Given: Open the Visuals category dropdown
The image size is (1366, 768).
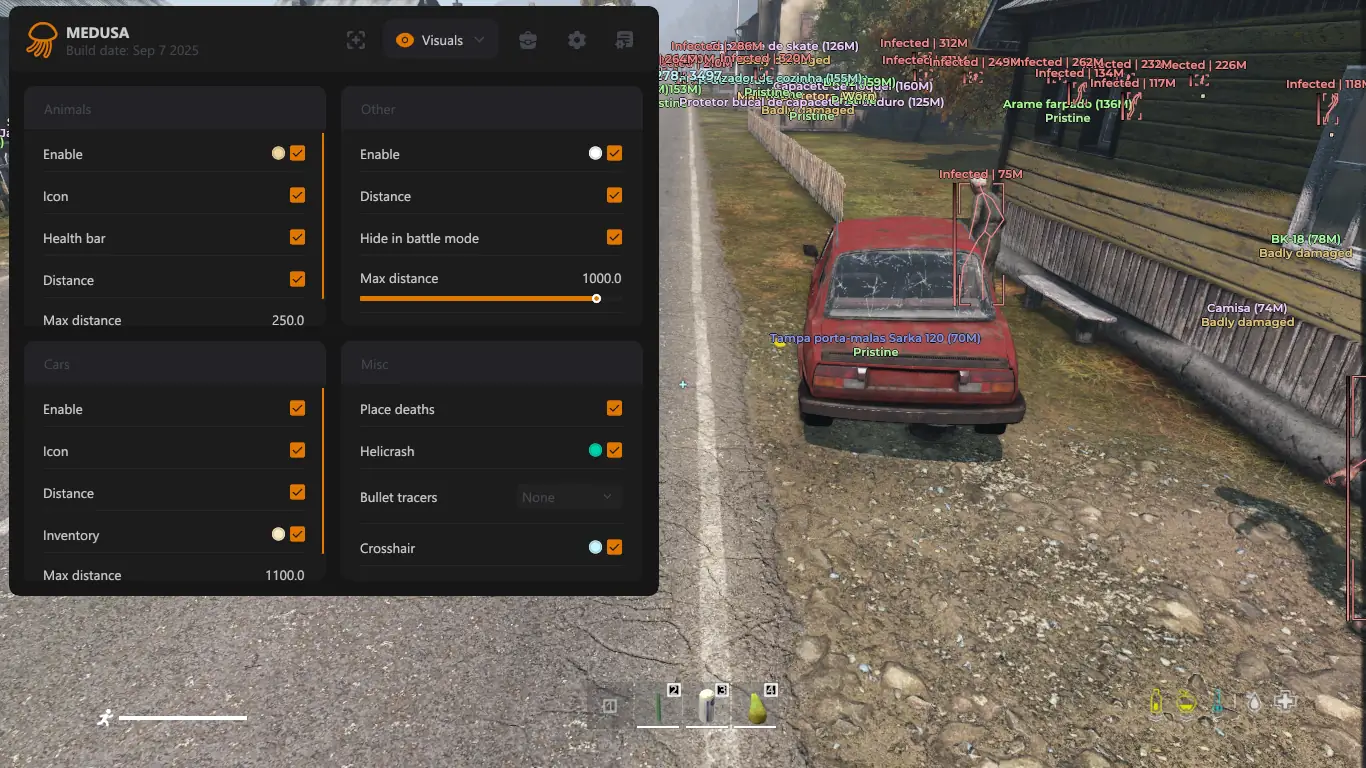Looking at the screenshot, I should point(441,40).
